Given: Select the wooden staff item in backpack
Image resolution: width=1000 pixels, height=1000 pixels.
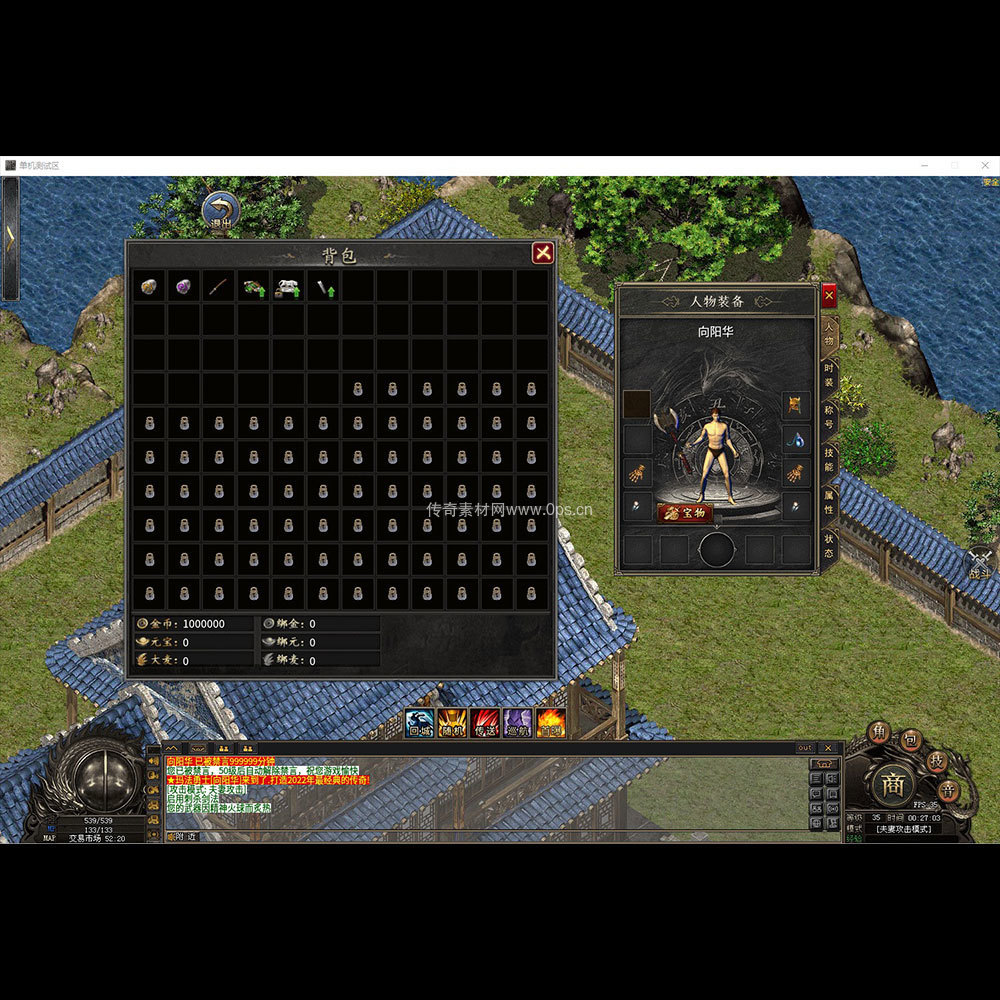Looking at the screenshot, I should pyautogui.click(x=219, y=287).
